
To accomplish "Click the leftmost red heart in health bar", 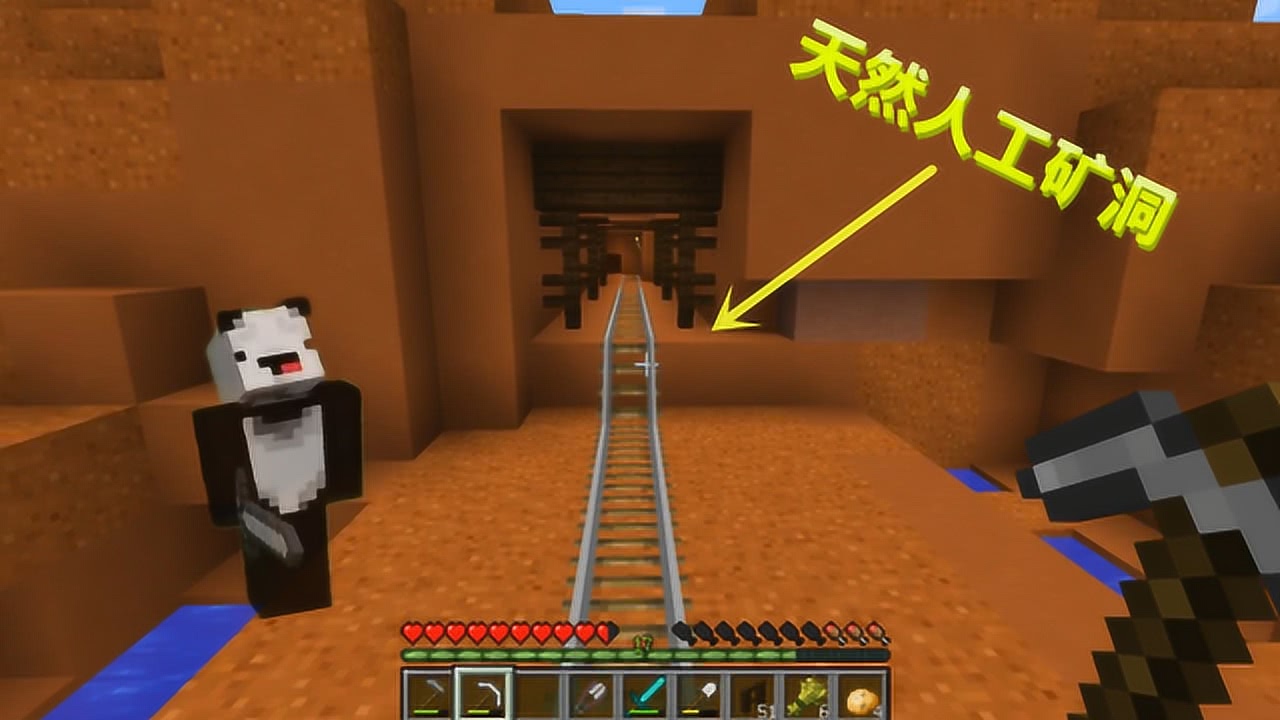I will (411, 632).
